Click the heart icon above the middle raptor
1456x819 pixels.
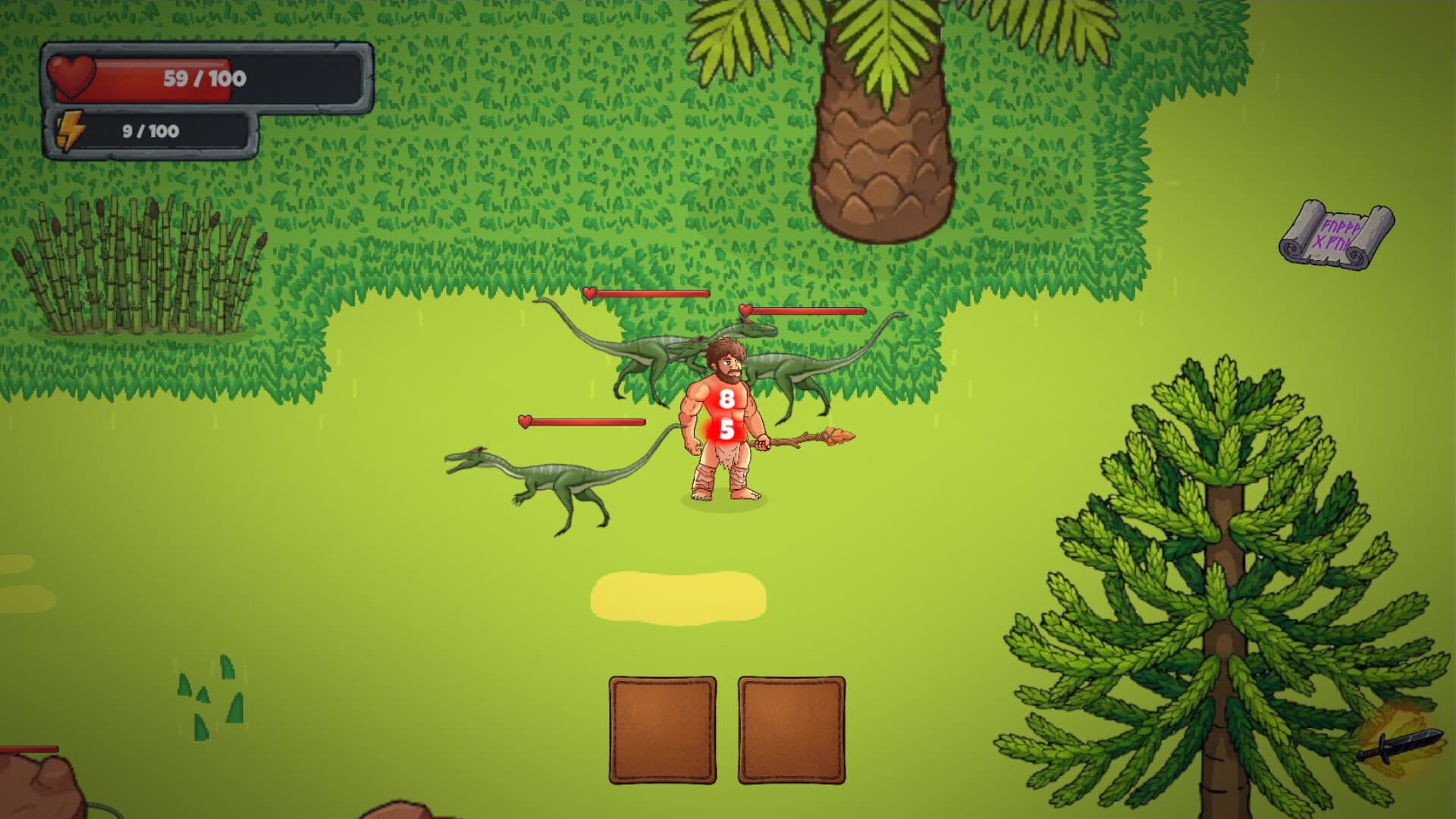coord(589,293)
